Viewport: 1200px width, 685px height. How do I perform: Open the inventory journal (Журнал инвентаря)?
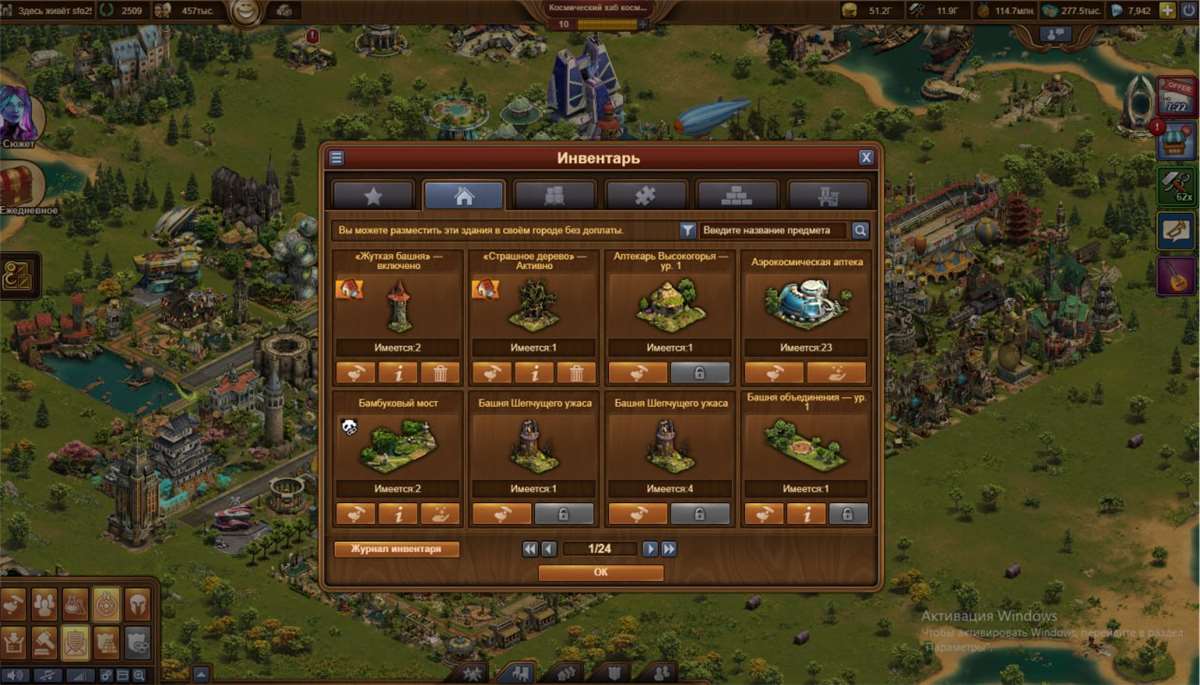click(x=397, y=549)
